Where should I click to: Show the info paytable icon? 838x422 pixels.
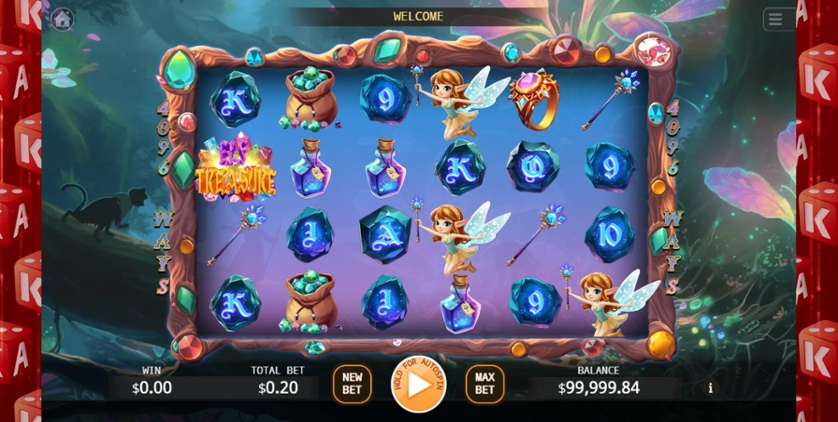click(711, 388)
